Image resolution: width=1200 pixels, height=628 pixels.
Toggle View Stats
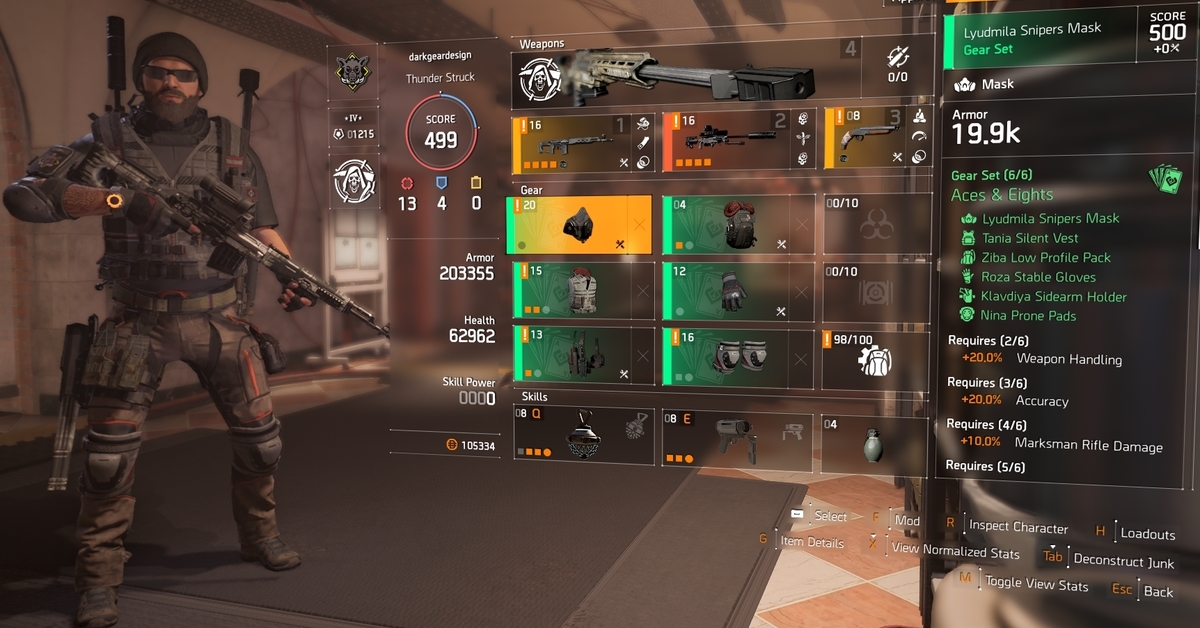(1036, 582)
